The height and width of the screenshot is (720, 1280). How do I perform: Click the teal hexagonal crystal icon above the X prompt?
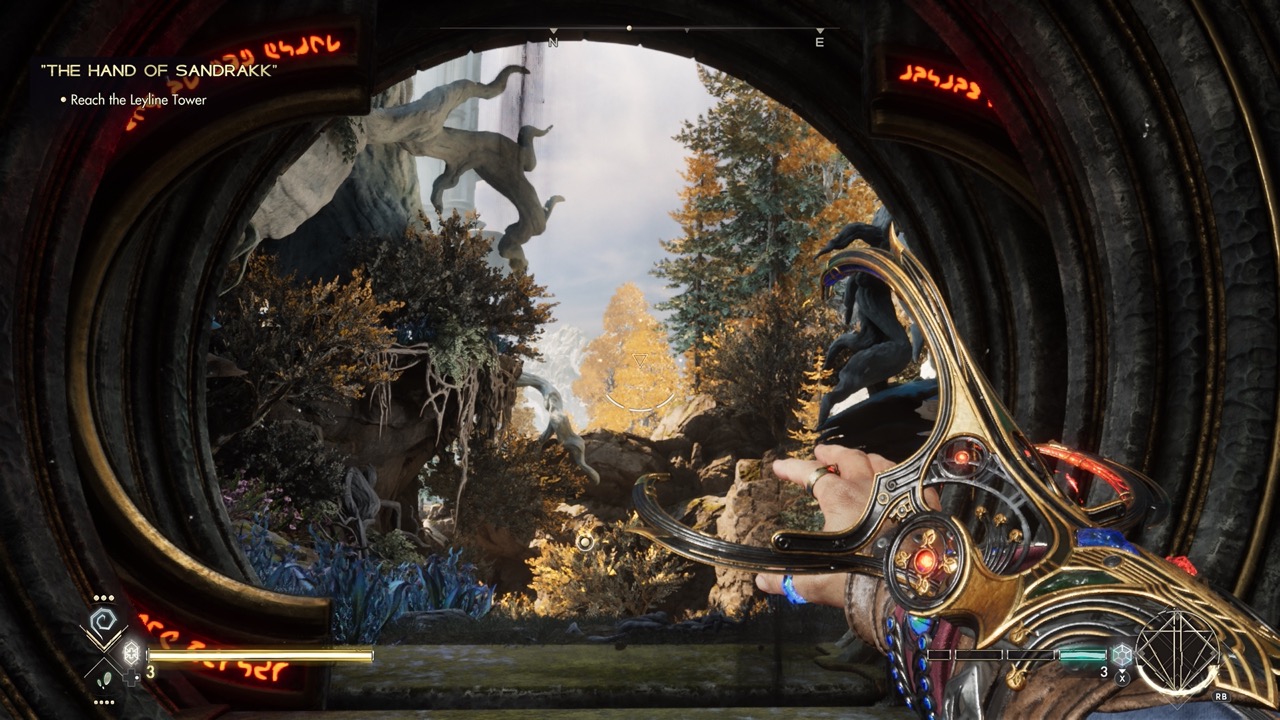1122,655
